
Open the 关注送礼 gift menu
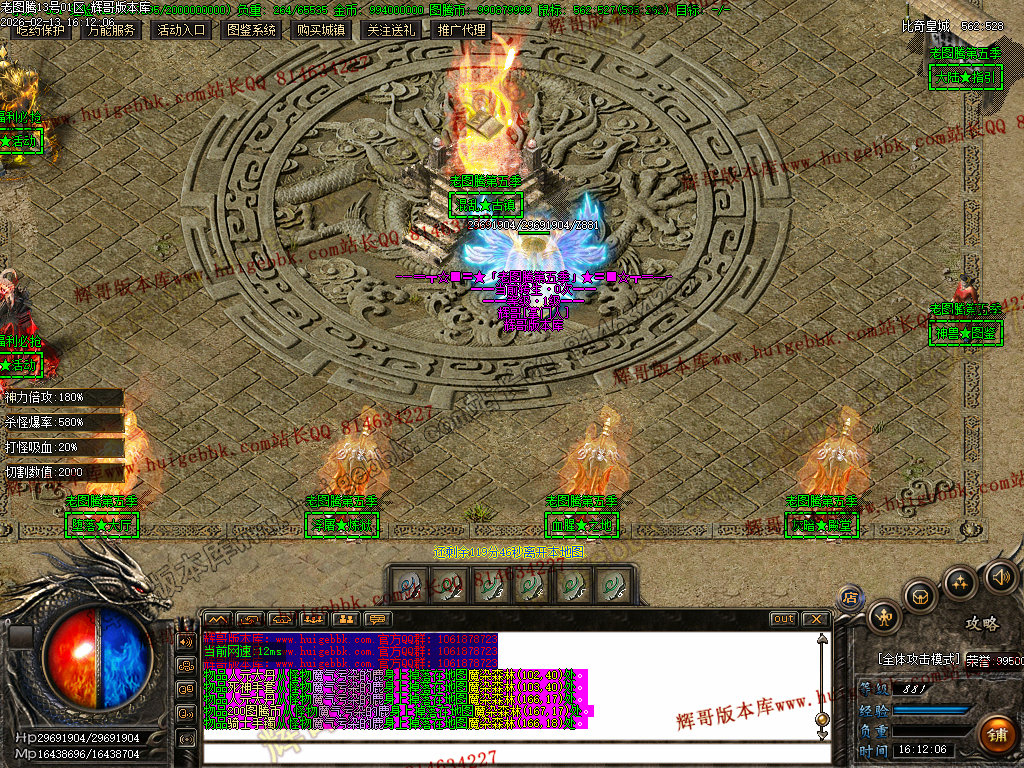pyautogui.click(x=391, y=30)
